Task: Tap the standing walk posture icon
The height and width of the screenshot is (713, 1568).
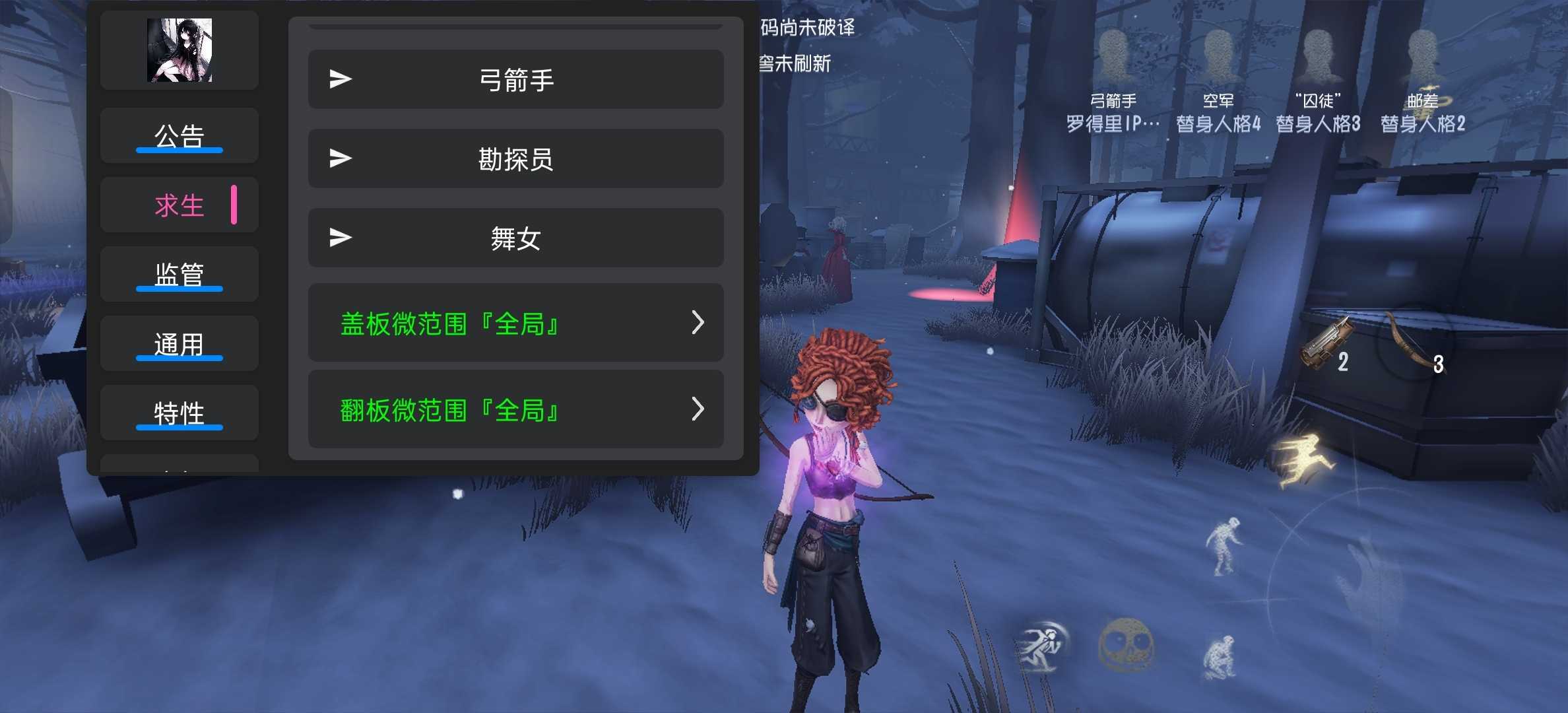Action: (x=1224, y=546)
